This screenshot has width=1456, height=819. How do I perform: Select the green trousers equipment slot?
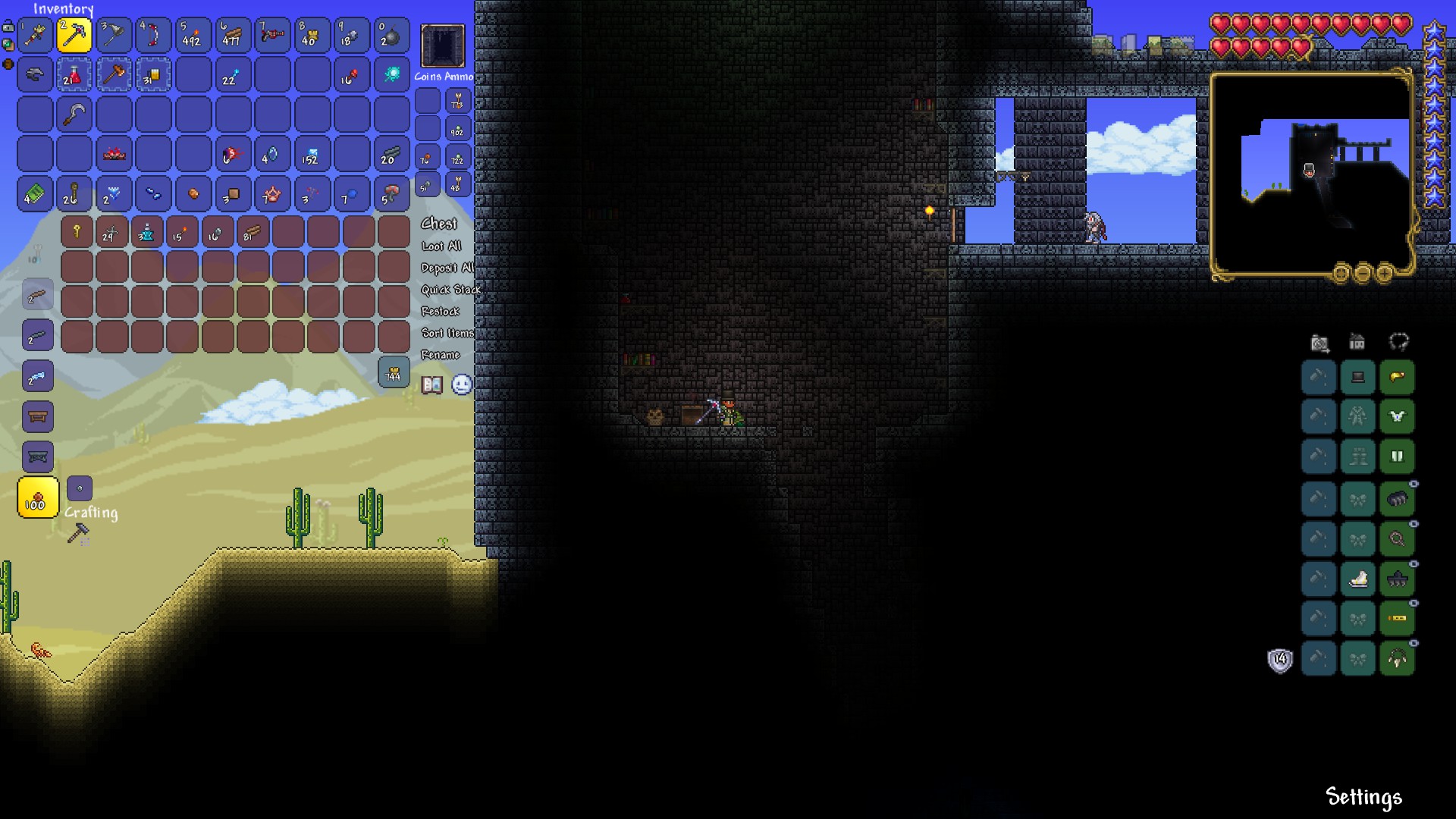click(x=1398, y=457)
